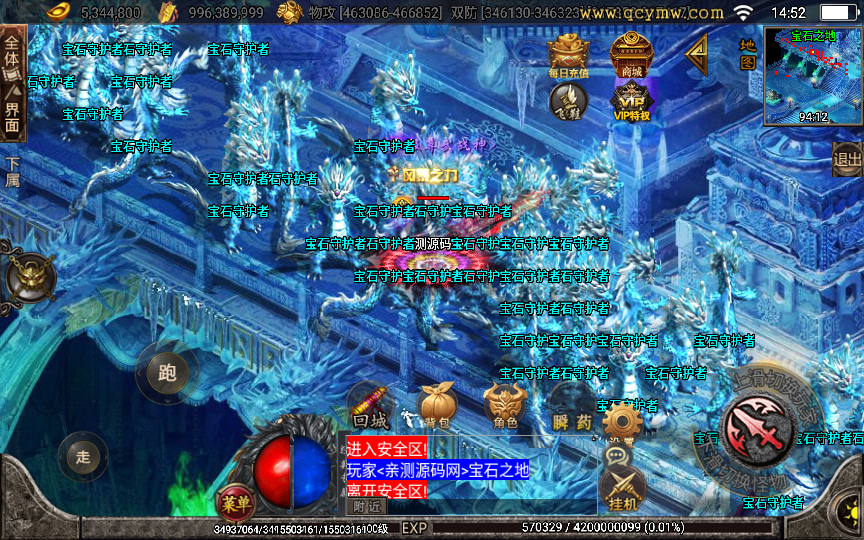Viewport: 864px width, 540px height.
Task: Activate the 飞鞋 flying shoes icon
Action: (568, 100)
